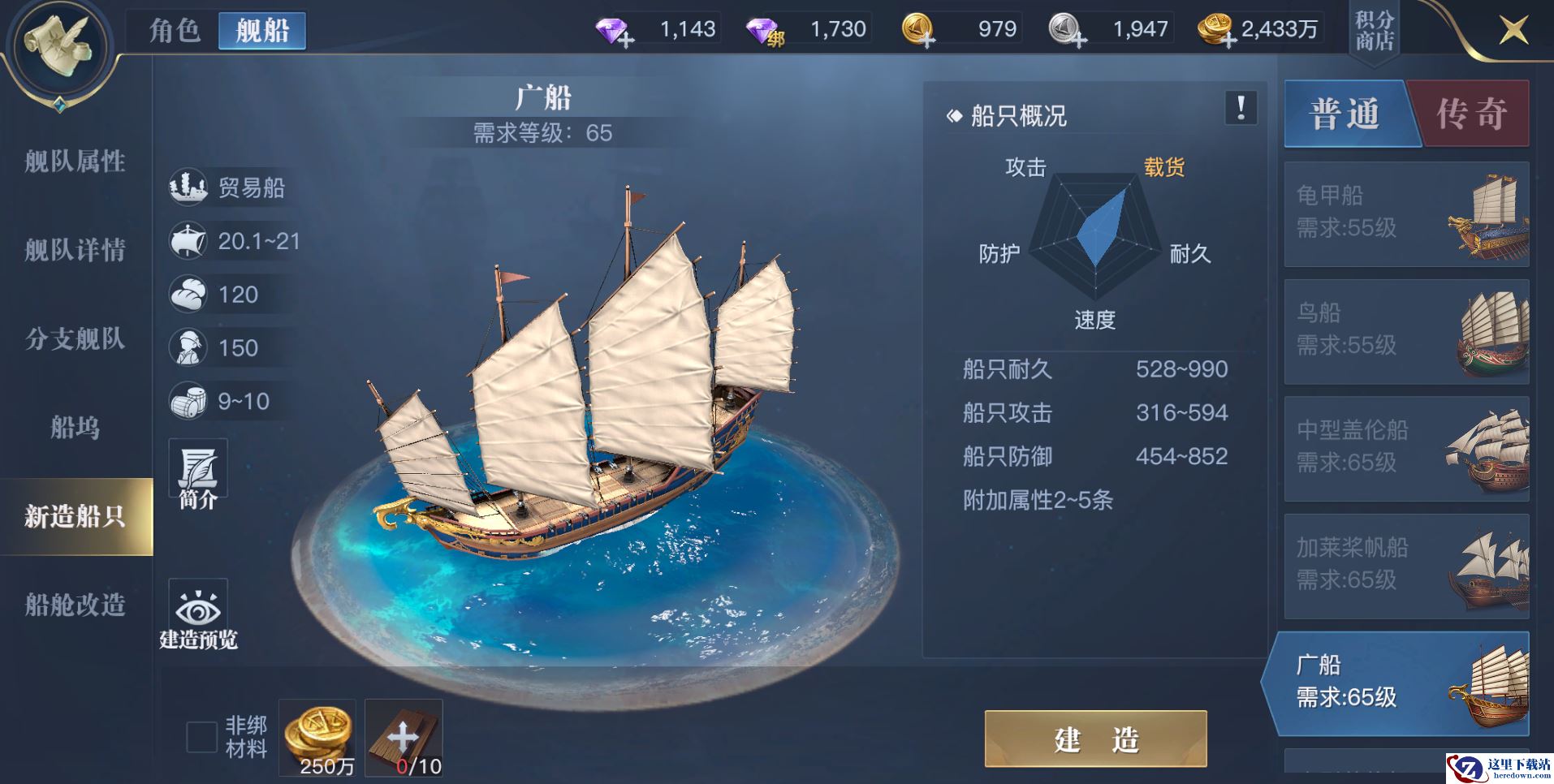This screenshot has height=784, width=1554.
Task: Select the 鸟船 ship entry
Action: (1406, 331)
